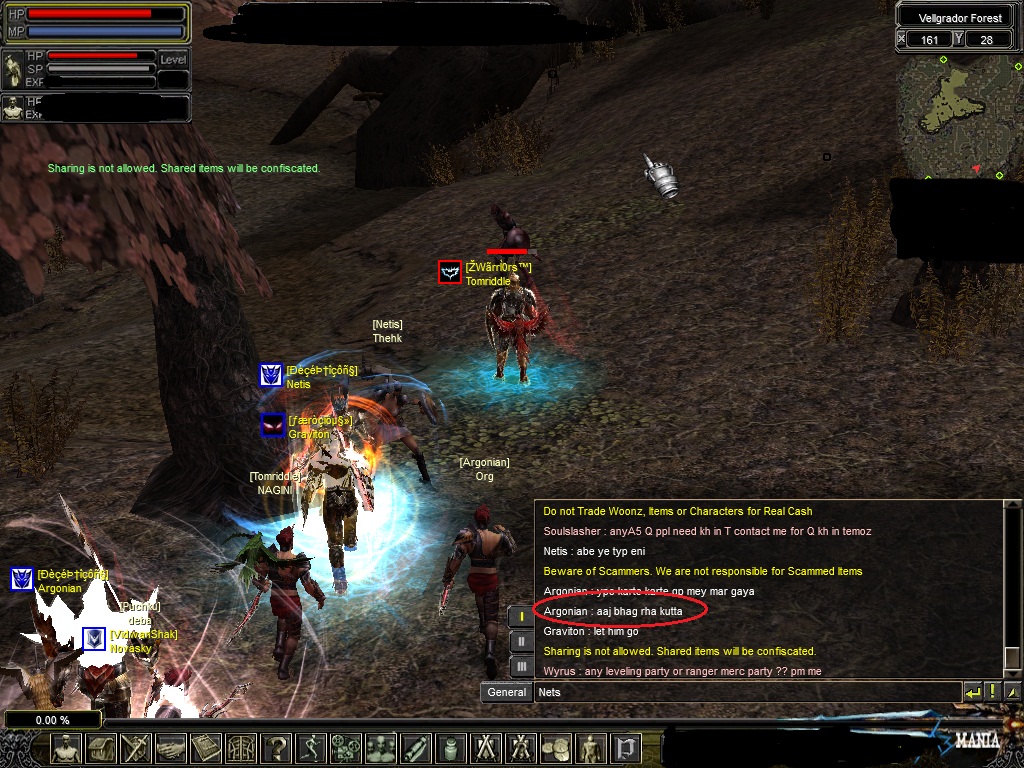This screenshot has height=768, width=1024.
Task: Switch to chat tab III
Action: [521, 666]
